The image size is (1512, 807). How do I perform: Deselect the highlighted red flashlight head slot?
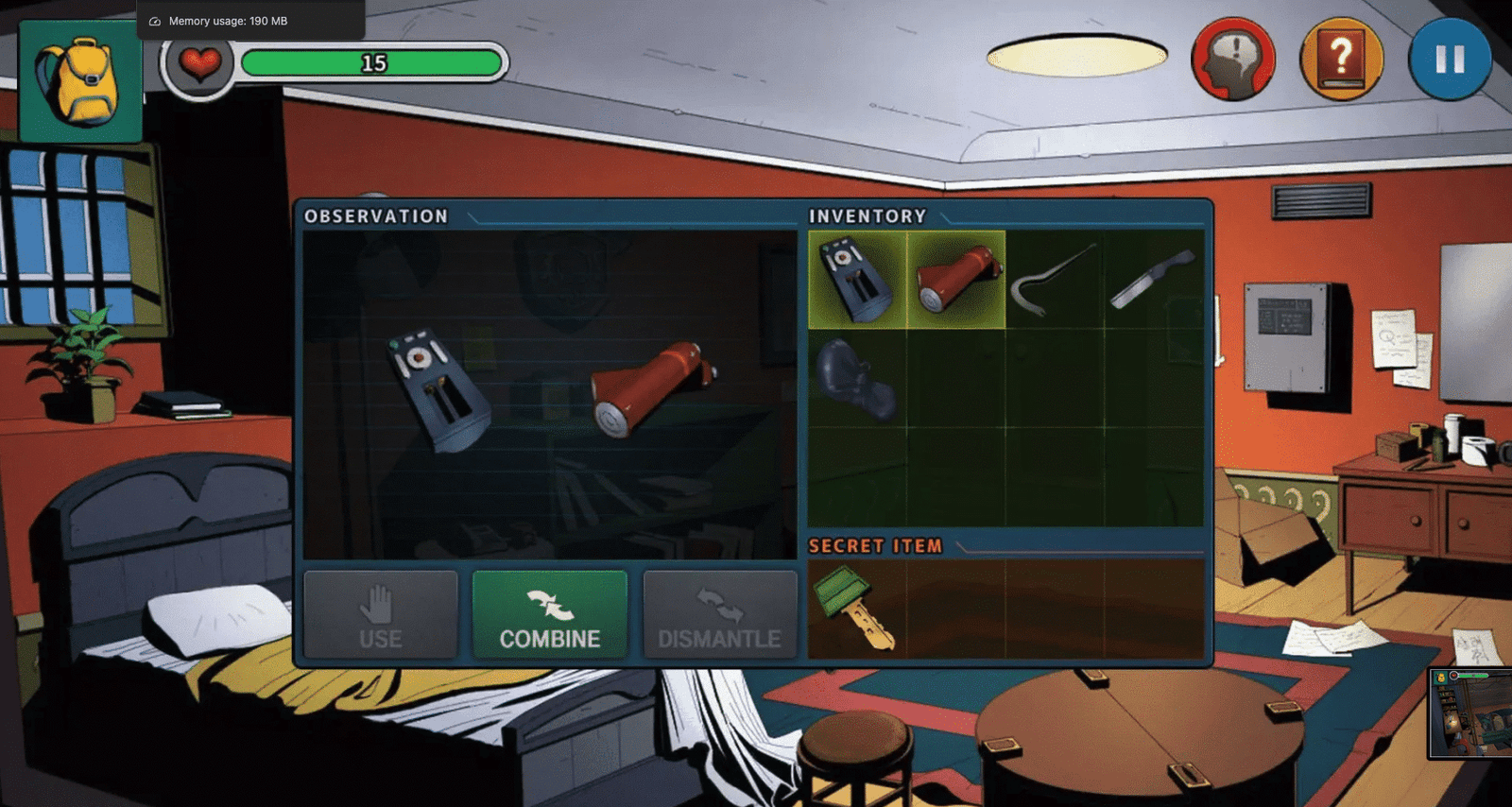click(x=954, y=277)
